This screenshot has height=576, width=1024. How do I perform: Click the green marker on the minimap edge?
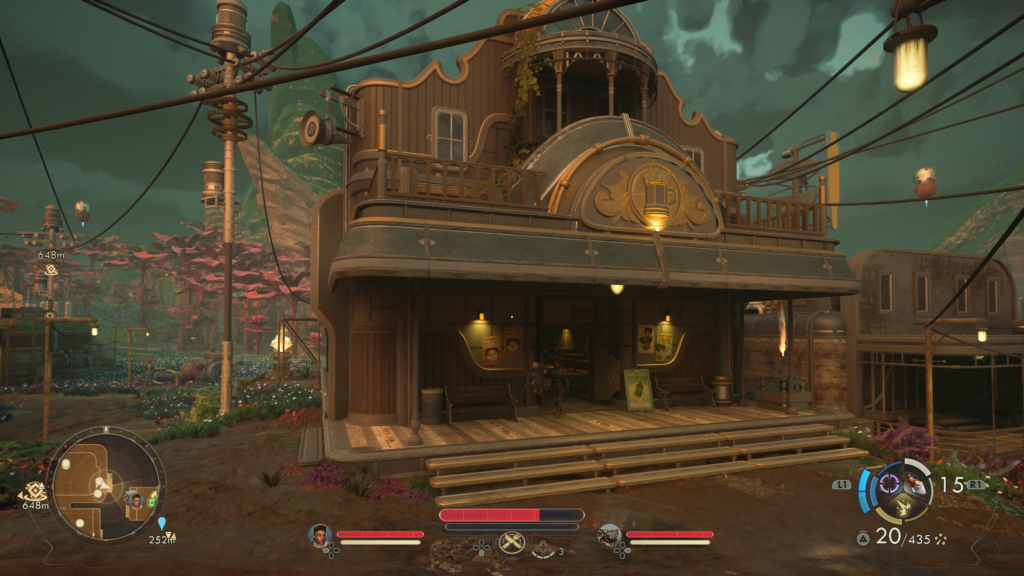[153, 500]
